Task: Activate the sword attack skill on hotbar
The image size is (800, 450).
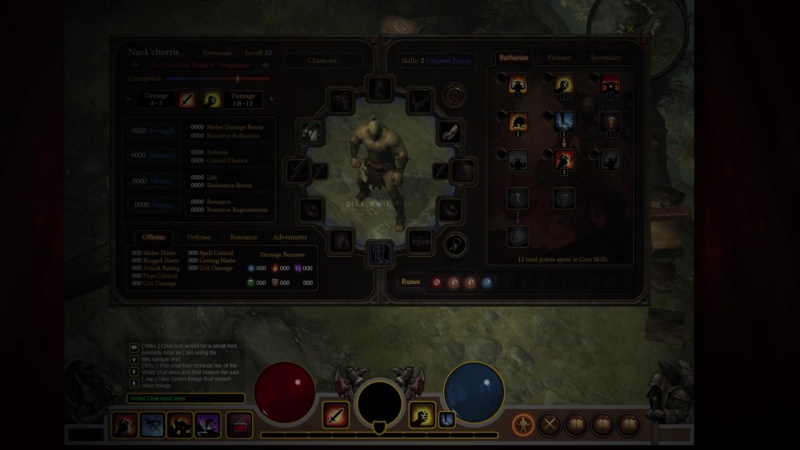Action: coord(335,414)
